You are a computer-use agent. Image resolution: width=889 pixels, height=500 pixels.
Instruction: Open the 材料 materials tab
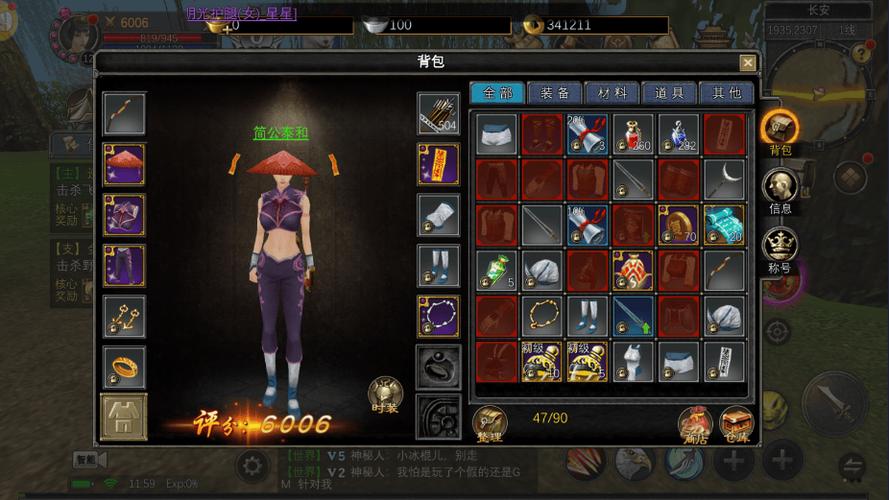612,93
